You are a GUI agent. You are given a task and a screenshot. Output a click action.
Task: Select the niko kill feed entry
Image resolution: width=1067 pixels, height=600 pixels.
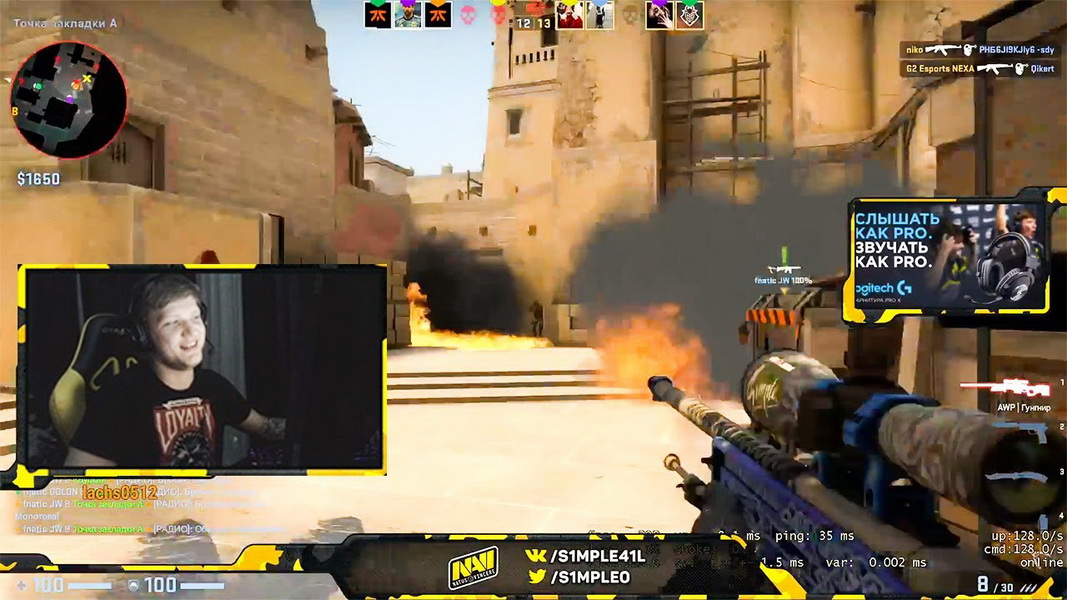[979, 49]
